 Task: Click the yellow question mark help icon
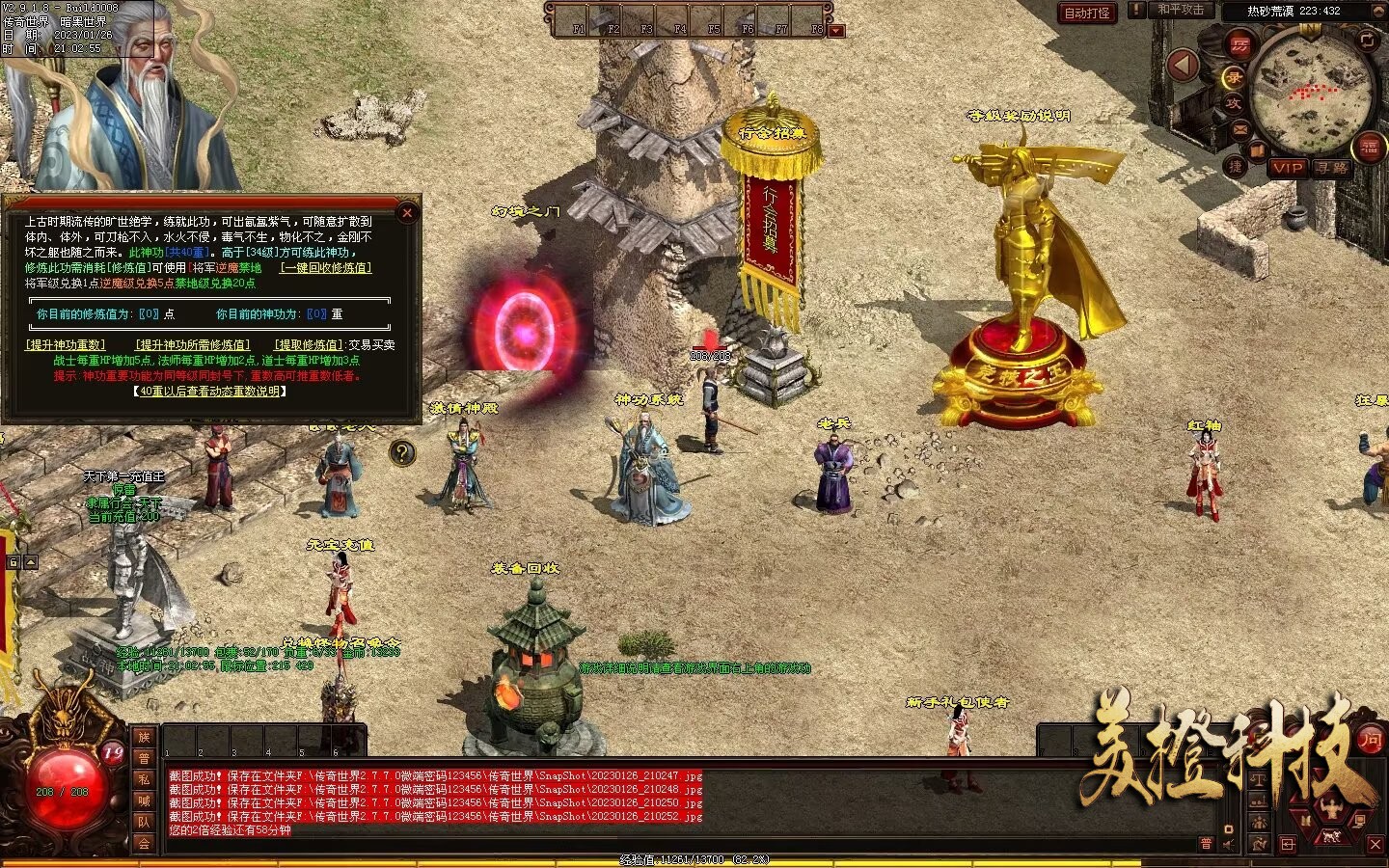pyautogui.click(x=402, y=452)
